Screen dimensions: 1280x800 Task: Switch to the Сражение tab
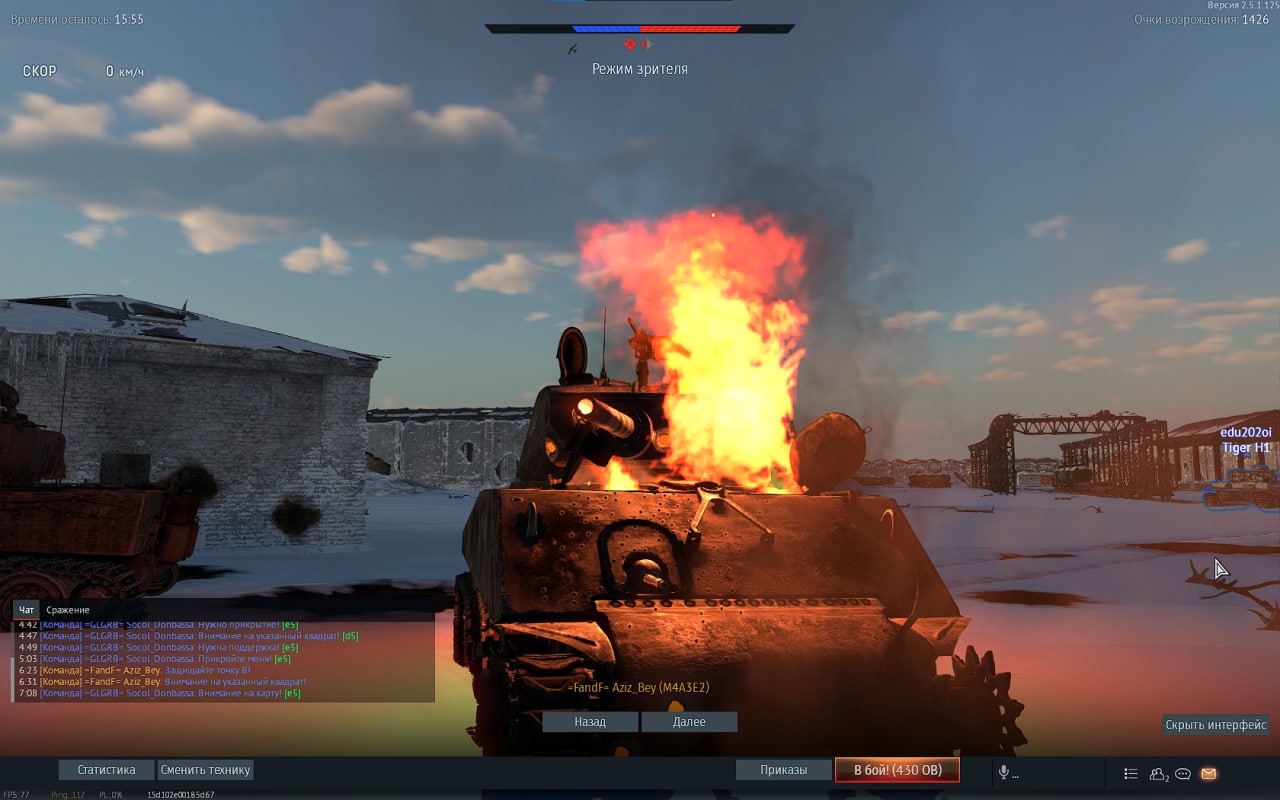point(68,610)
